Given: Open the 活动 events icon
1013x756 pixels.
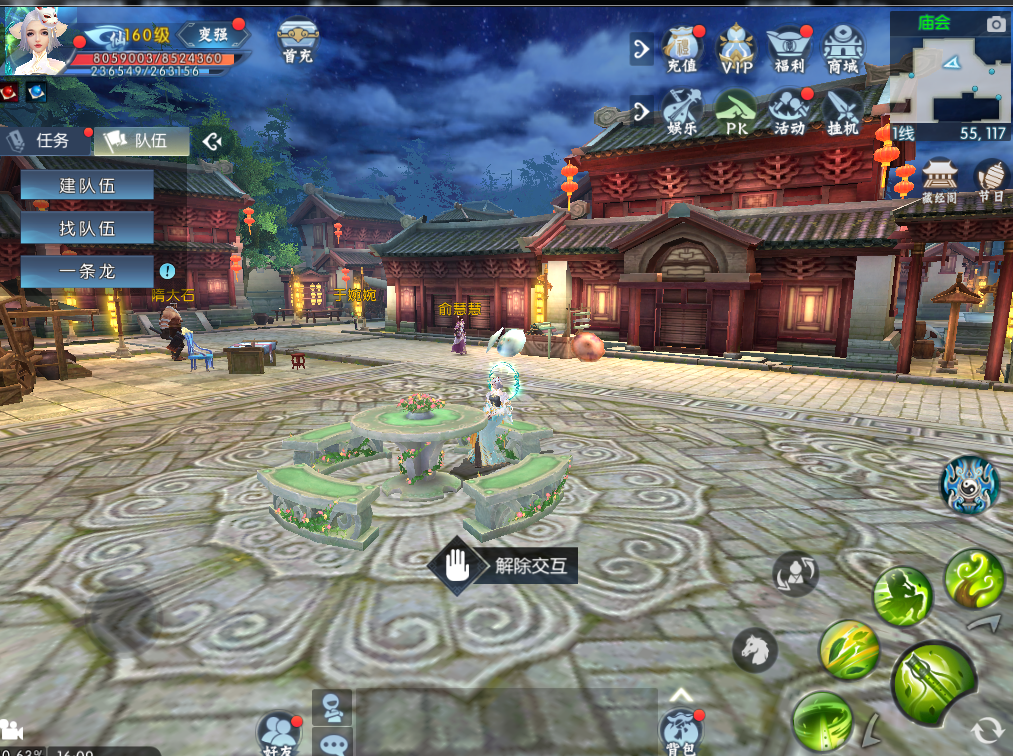Looking at the screenshot, I should click(789, 112).
